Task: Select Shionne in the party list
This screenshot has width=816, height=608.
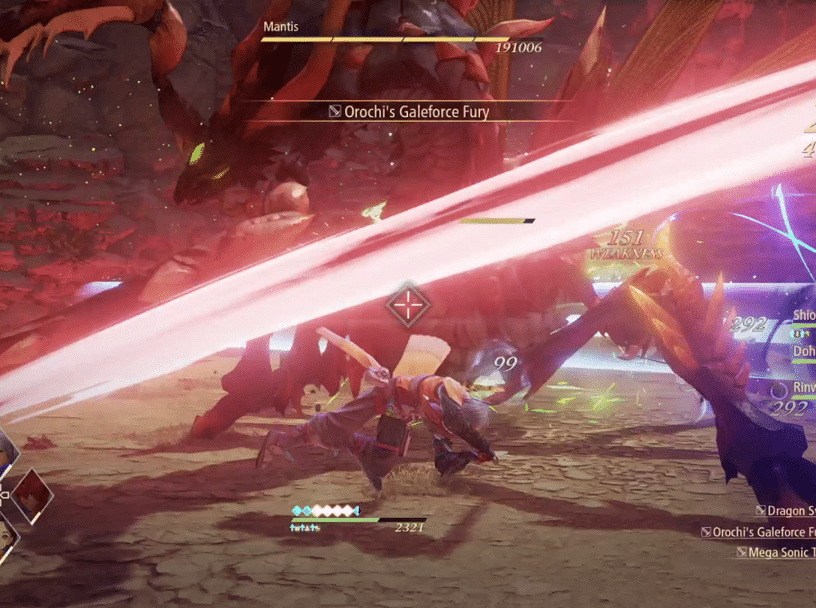Action: click(803, 316)
